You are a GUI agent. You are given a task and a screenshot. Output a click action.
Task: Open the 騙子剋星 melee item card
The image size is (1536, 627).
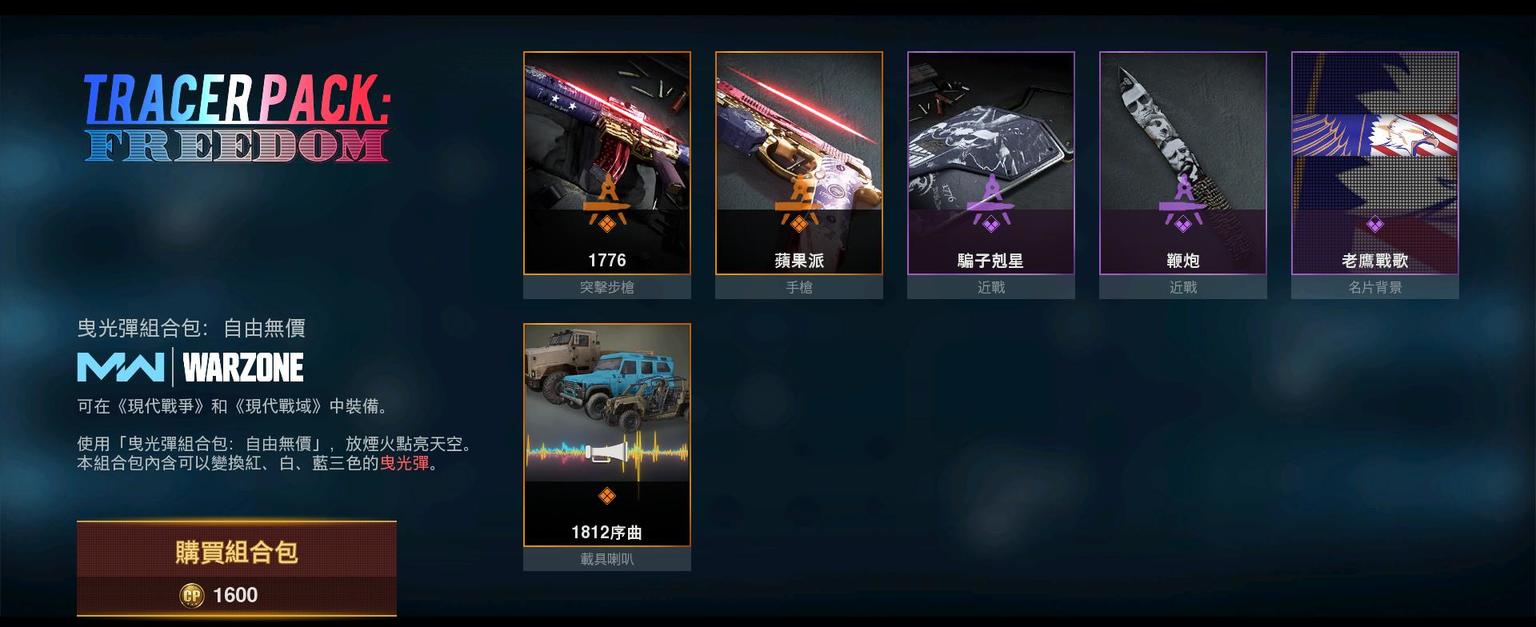pos(991,163)
